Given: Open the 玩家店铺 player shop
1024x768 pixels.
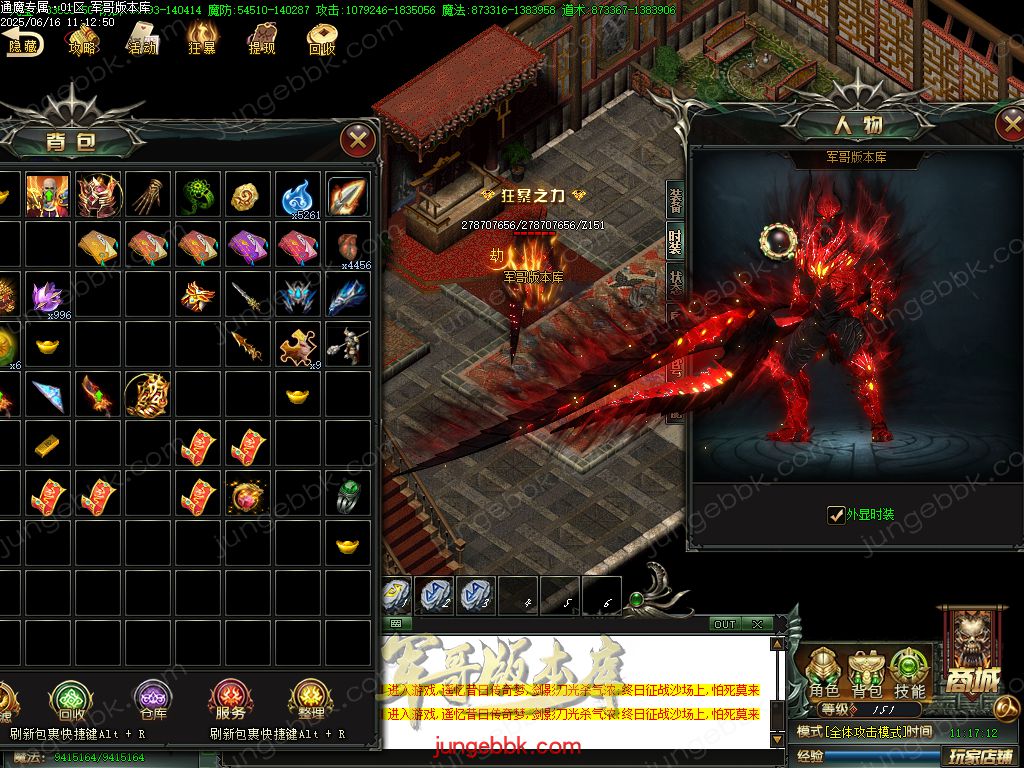Looking at the screenshot, I should pos(981,756).
